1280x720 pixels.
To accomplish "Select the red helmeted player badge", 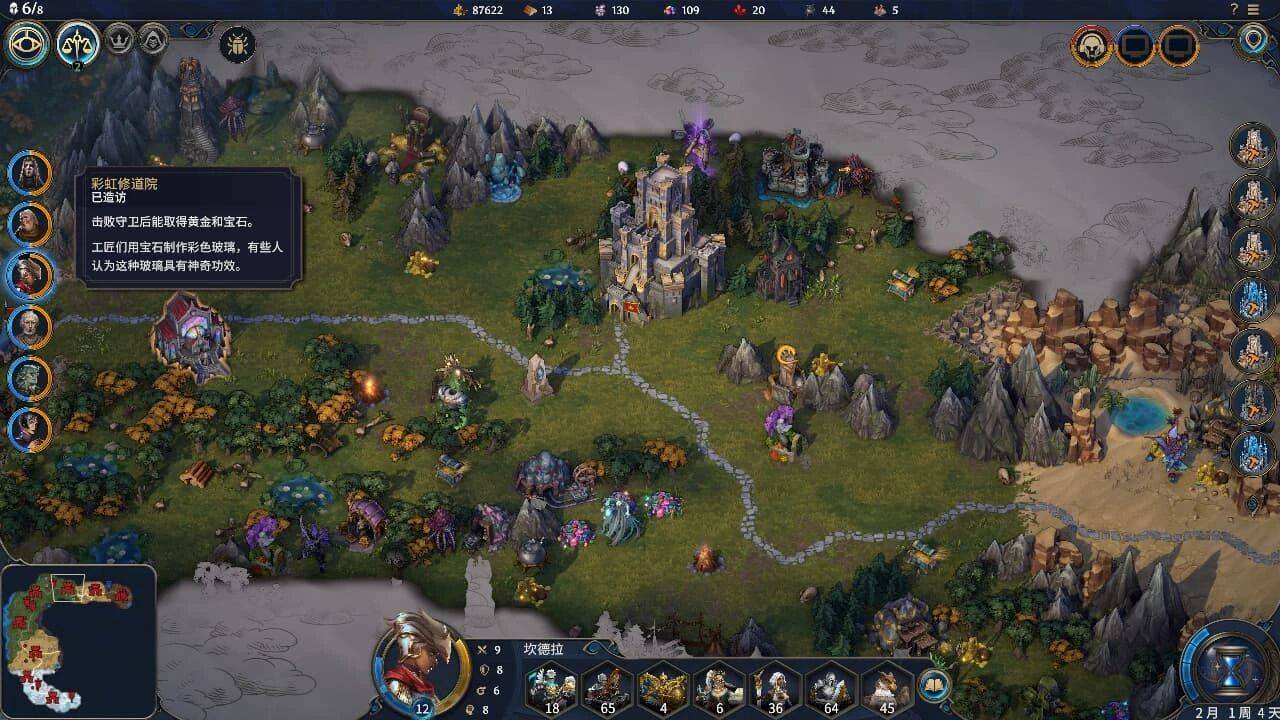I will pyautogui.click(x=1092, y=45).
